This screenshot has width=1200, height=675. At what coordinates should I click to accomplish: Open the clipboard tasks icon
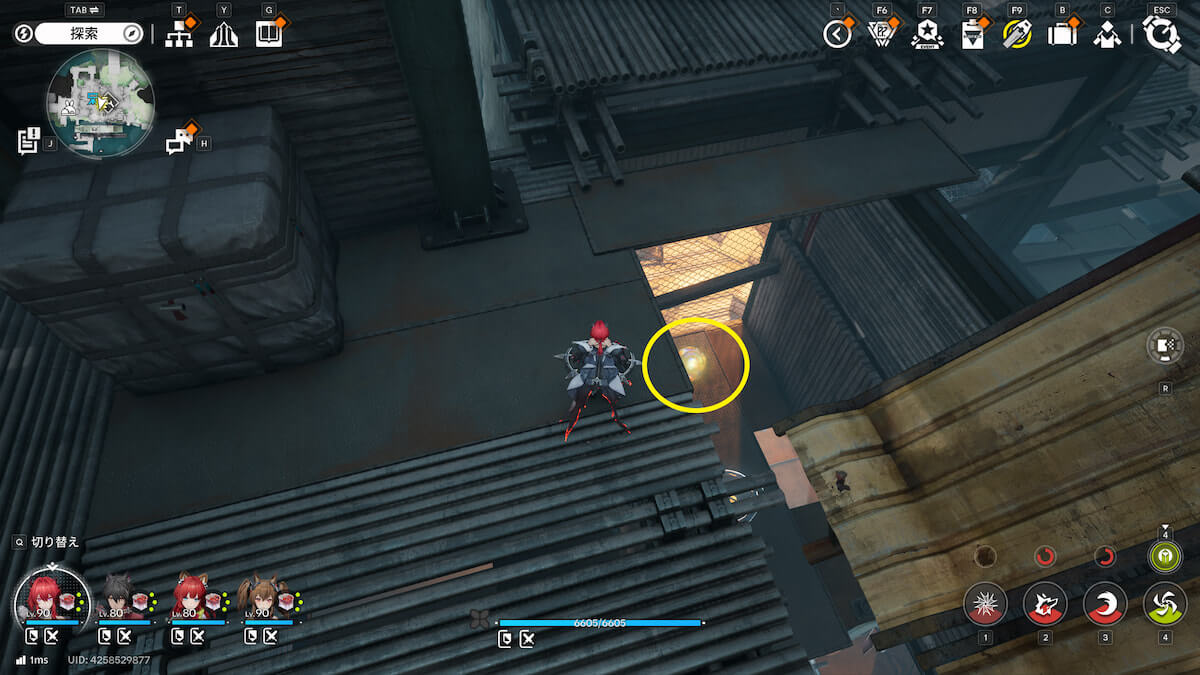[x=971, y=34]
